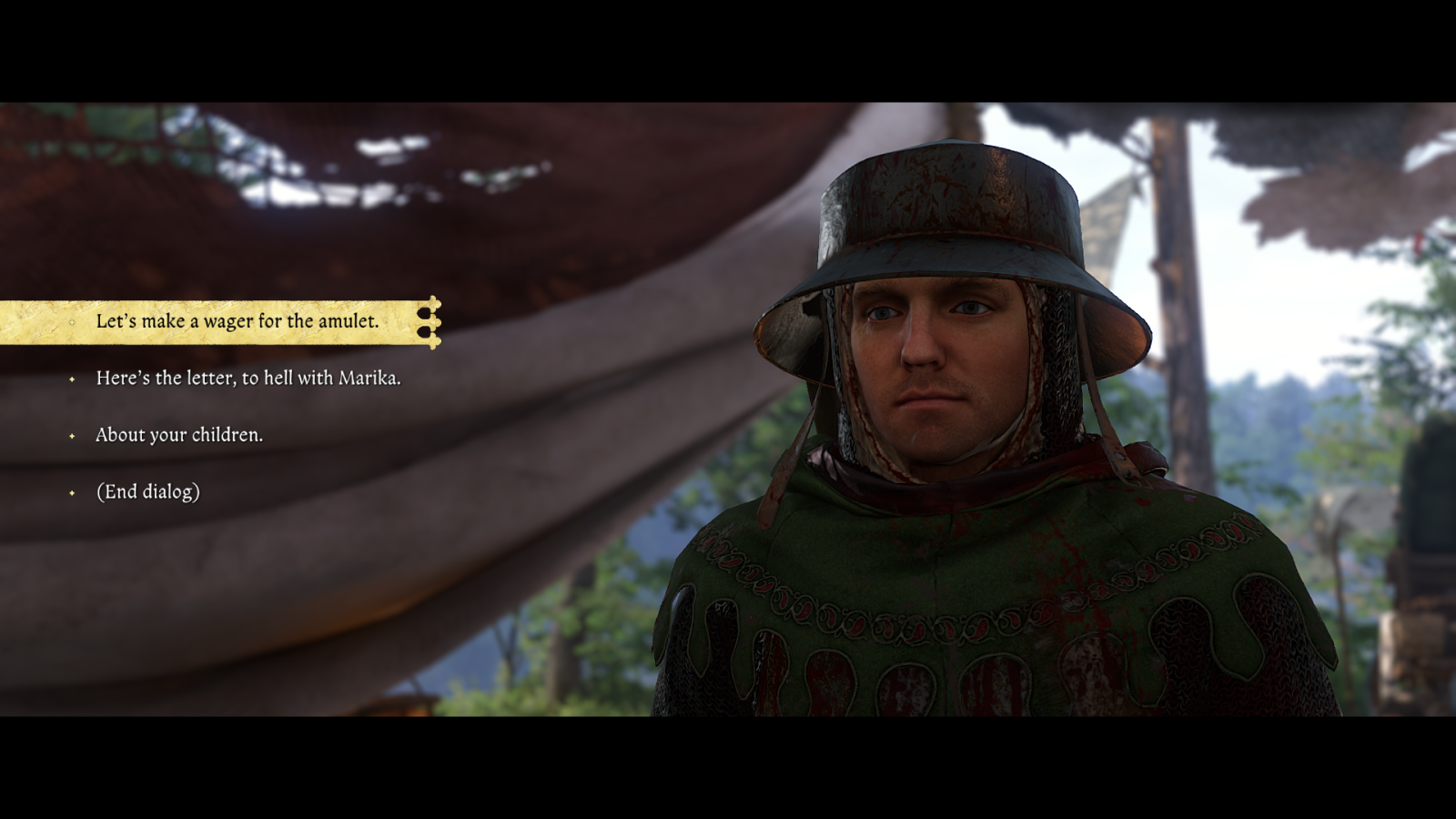Select the About your children dialogue choice
The width and height of the screenshot is (1456, 819).
[x=177, y=436]
